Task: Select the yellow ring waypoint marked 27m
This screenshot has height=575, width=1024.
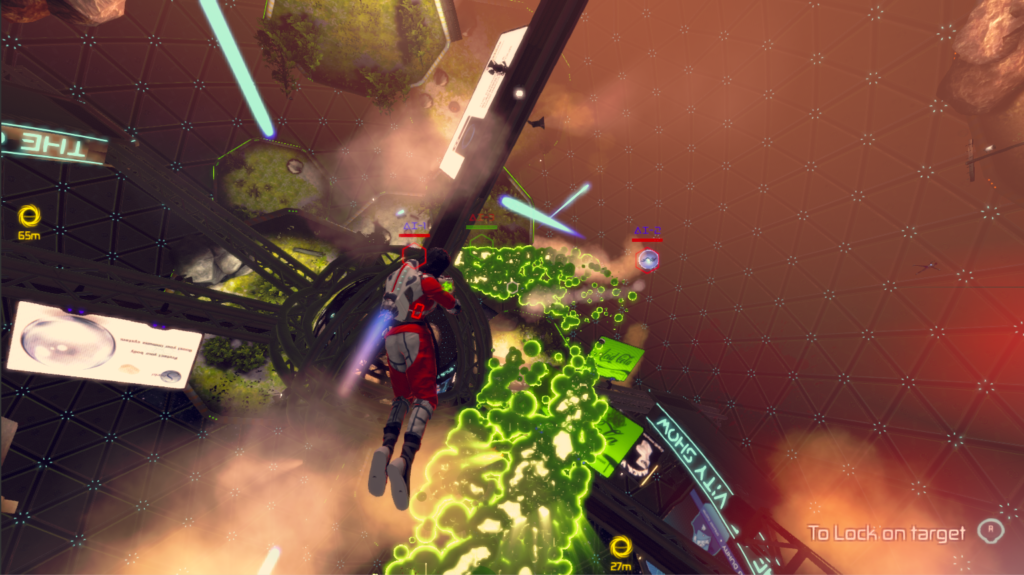Action: coord(621,546)
